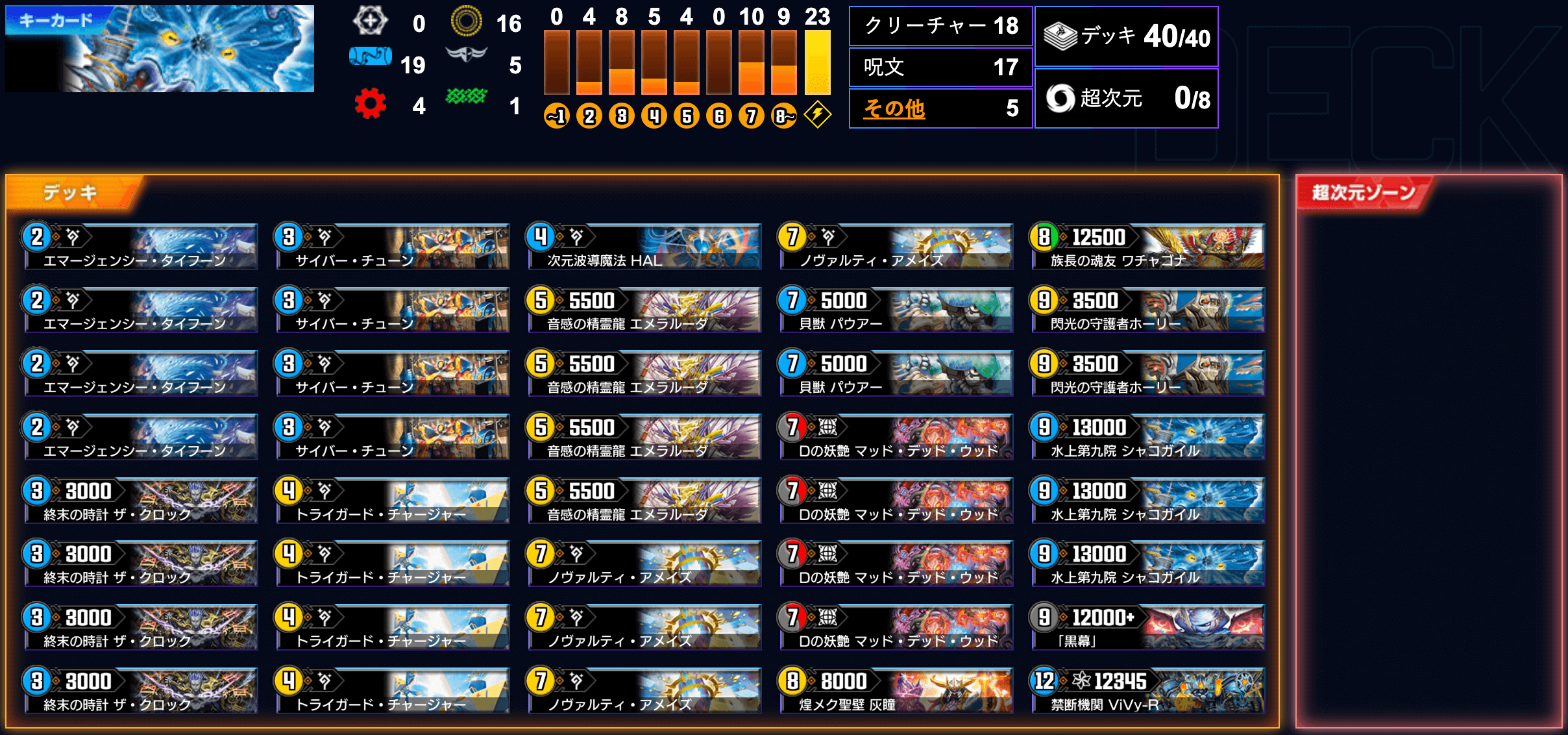Open the キーカード thumbnail image
The image size is (1568, 735).
160,49
